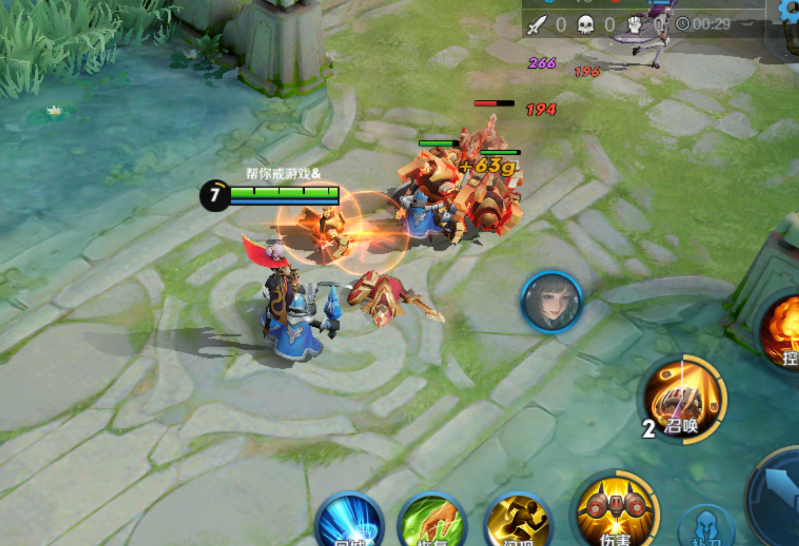Viewport: 799px width, 546px height.
Task: Trigger the summon (召唤) ability
Action: click(x=685, y=399)
